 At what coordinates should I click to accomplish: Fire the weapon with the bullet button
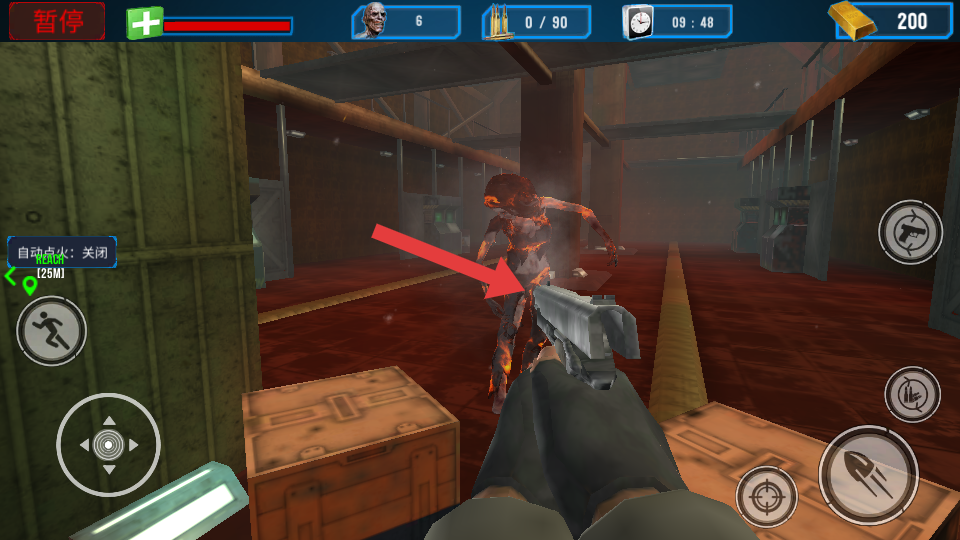point(868,475)
